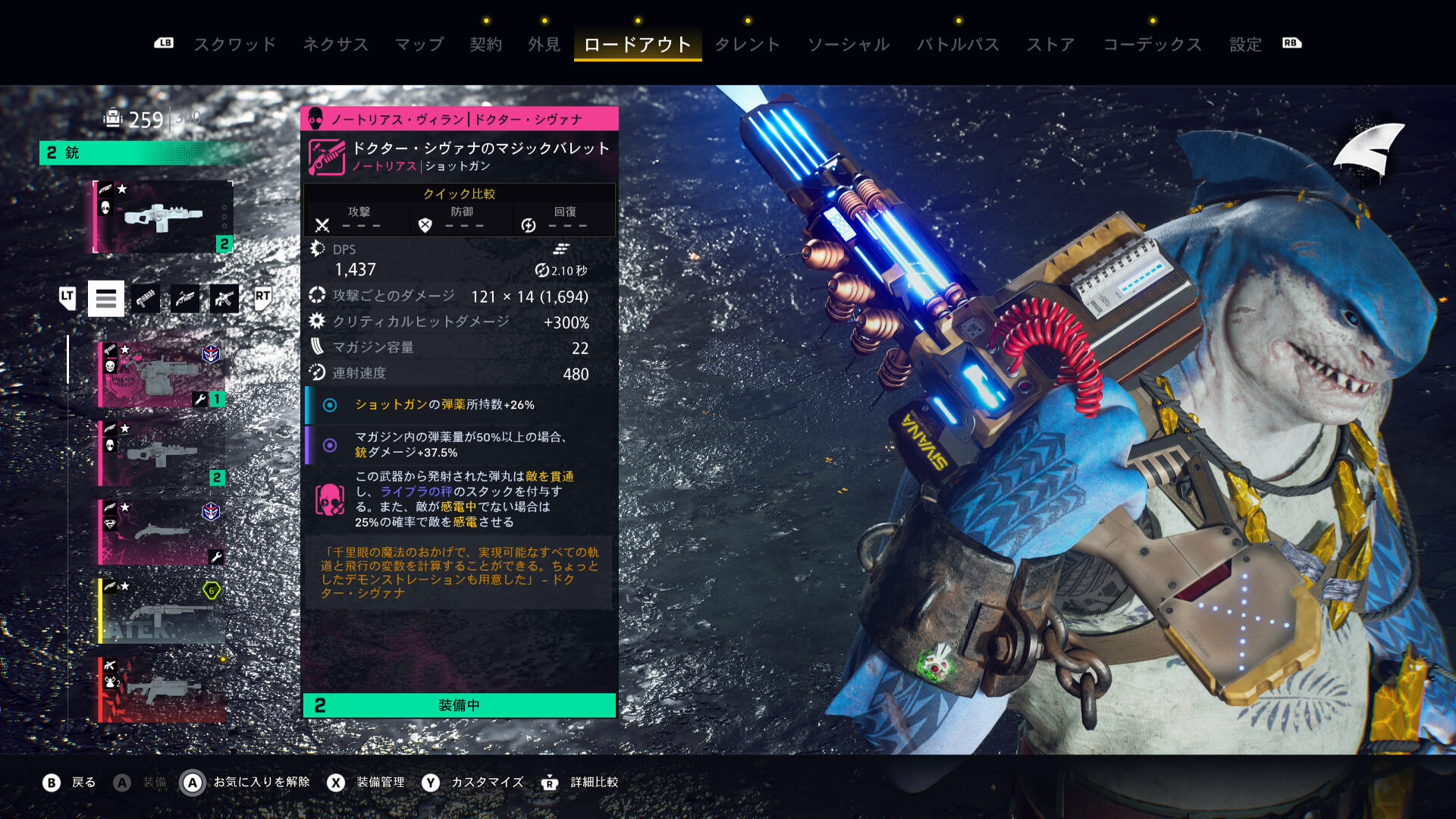Click the 装備中 (Equipped) bar

(x=460, y=705)
